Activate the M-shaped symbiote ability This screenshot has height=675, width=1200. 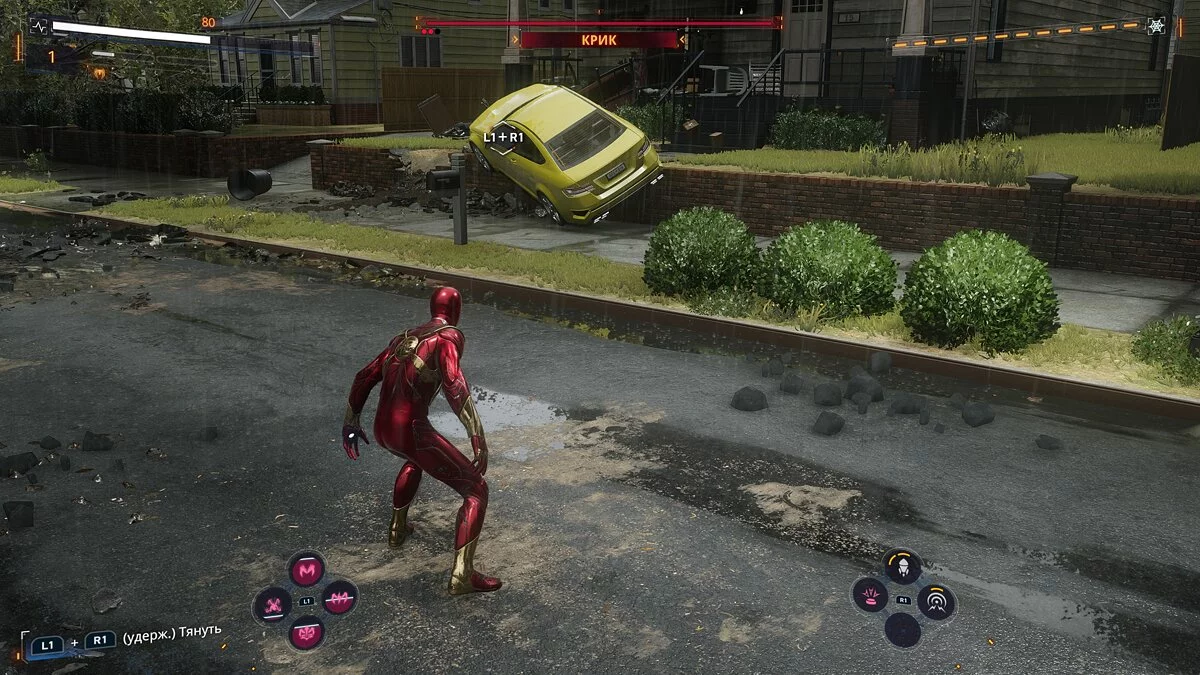coord(306,570)
